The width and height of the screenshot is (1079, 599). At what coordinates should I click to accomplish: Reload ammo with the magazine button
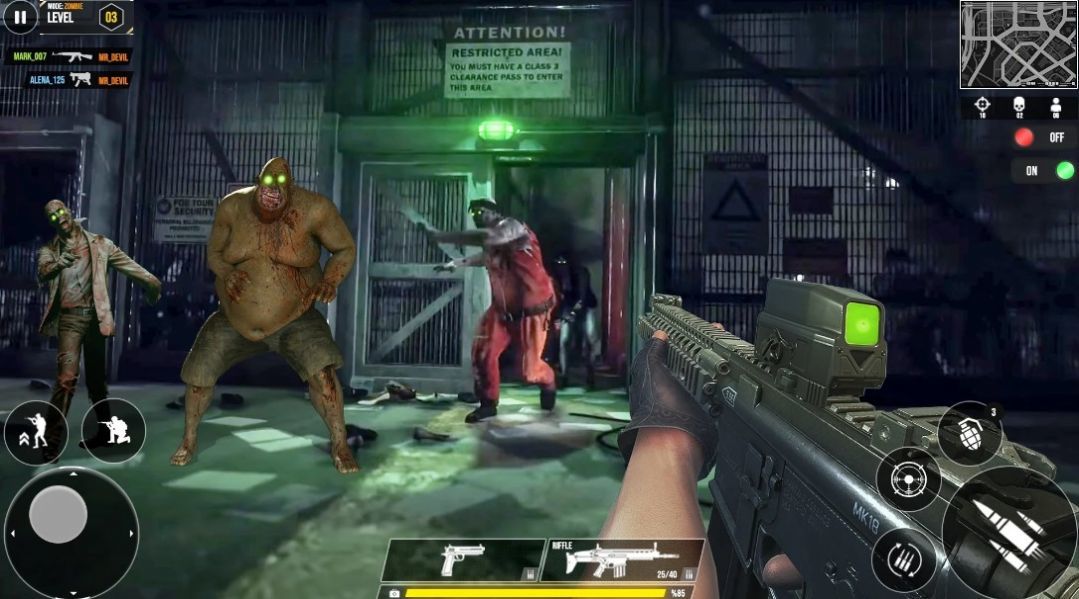pos(903,559)
